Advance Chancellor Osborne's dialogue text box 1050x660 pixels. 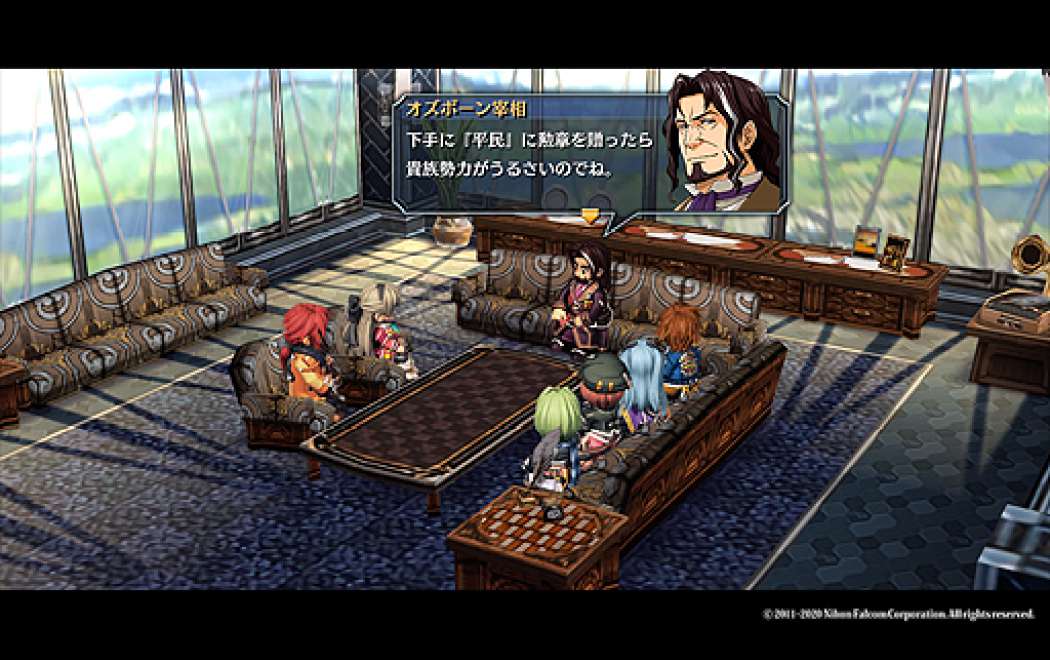click(x=530, y=150)
